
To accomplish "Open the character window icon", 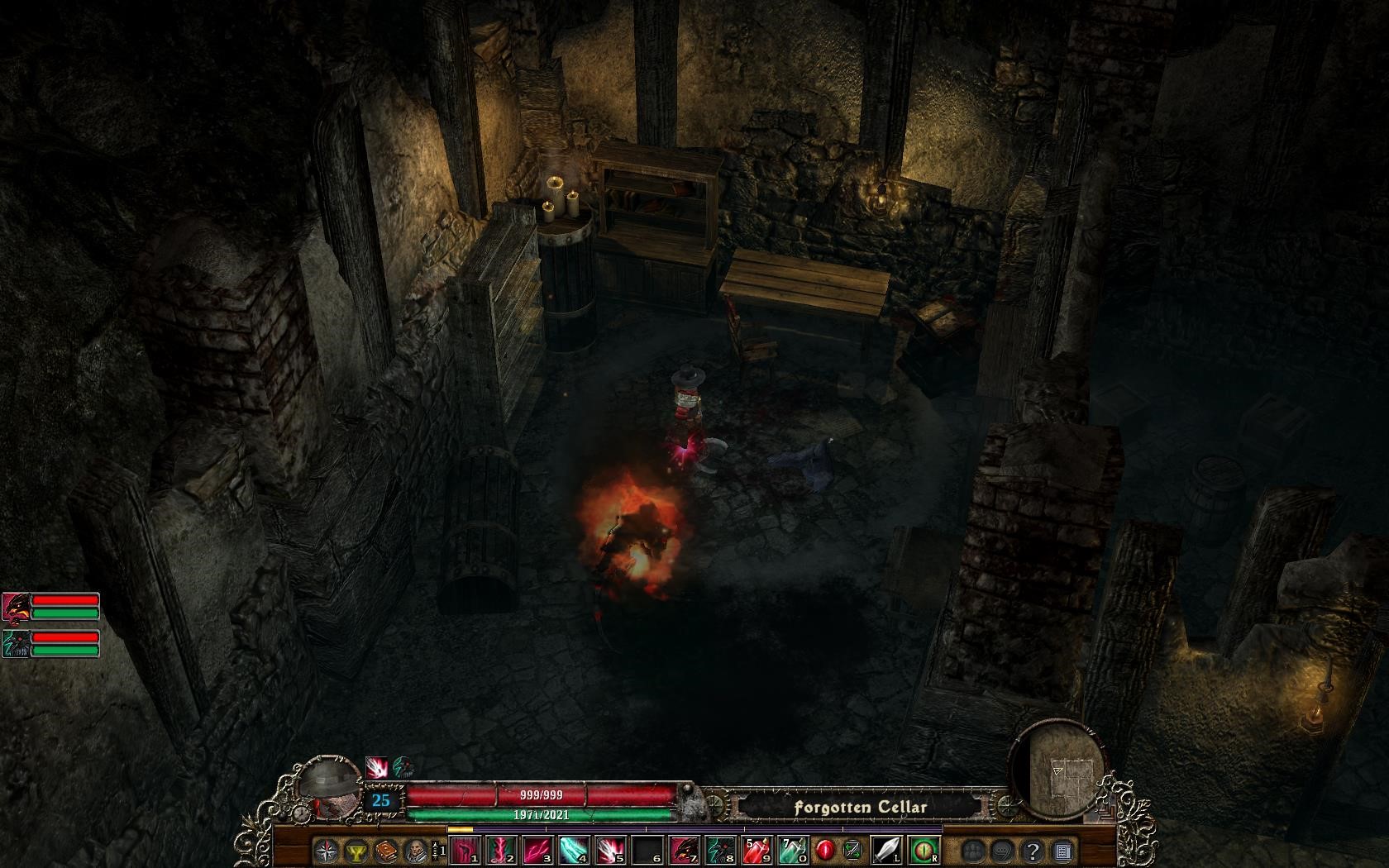I will 418,851.
